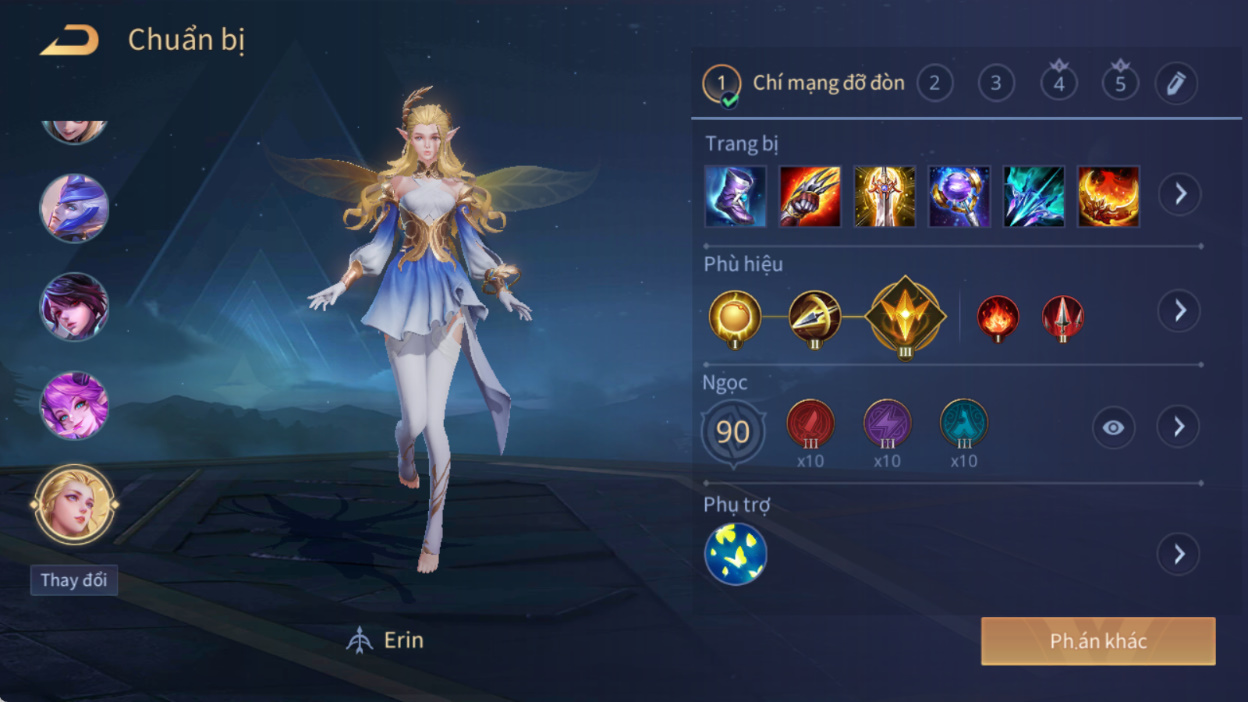Click the Phản khắc button
The height and width of the screenshot is (702, 1248).
[1098, 641]
